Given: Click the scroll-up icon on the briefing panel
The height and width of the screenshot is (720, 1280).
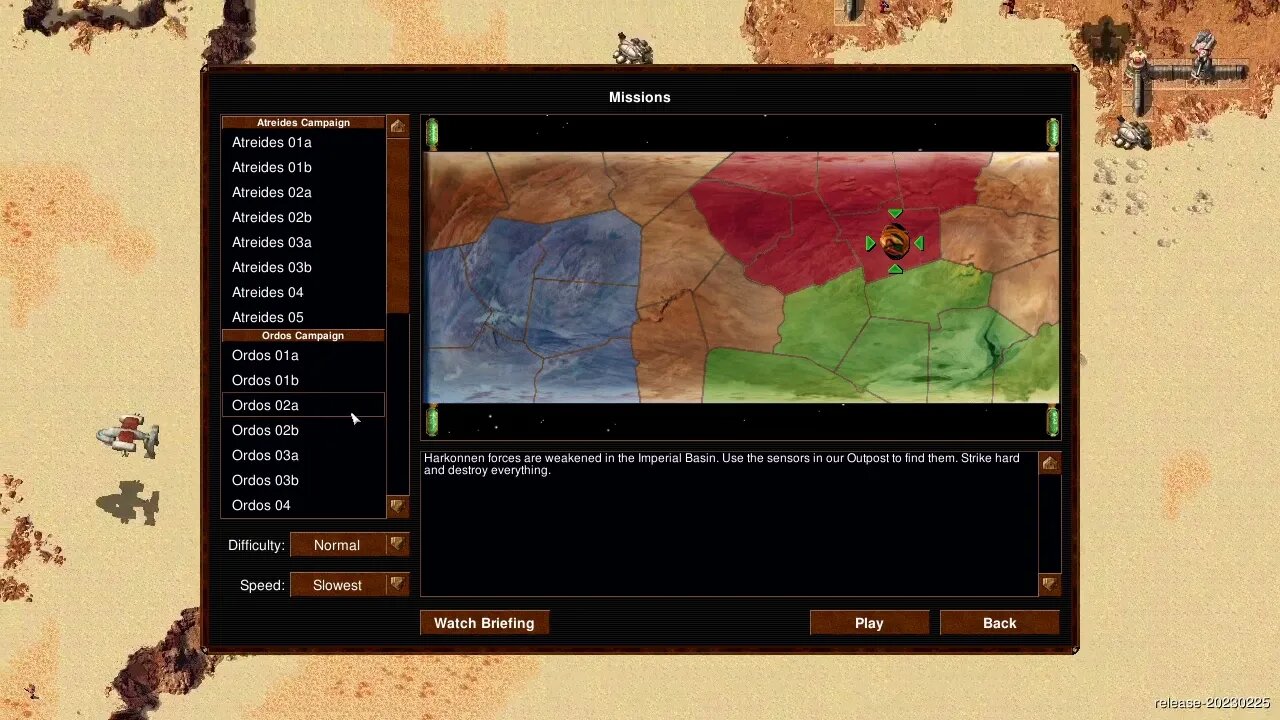Looking at the screenshot, I should pos(1048,462).
